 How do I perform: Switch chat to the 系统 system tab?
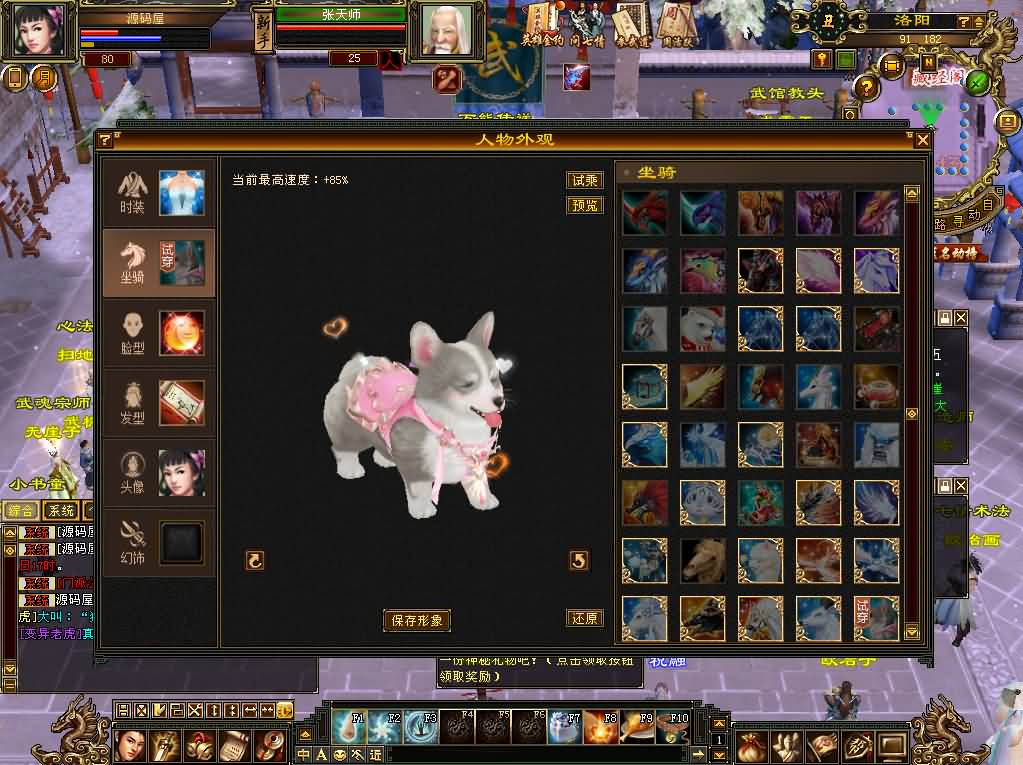pyautogui.click(x=62, y=511)
